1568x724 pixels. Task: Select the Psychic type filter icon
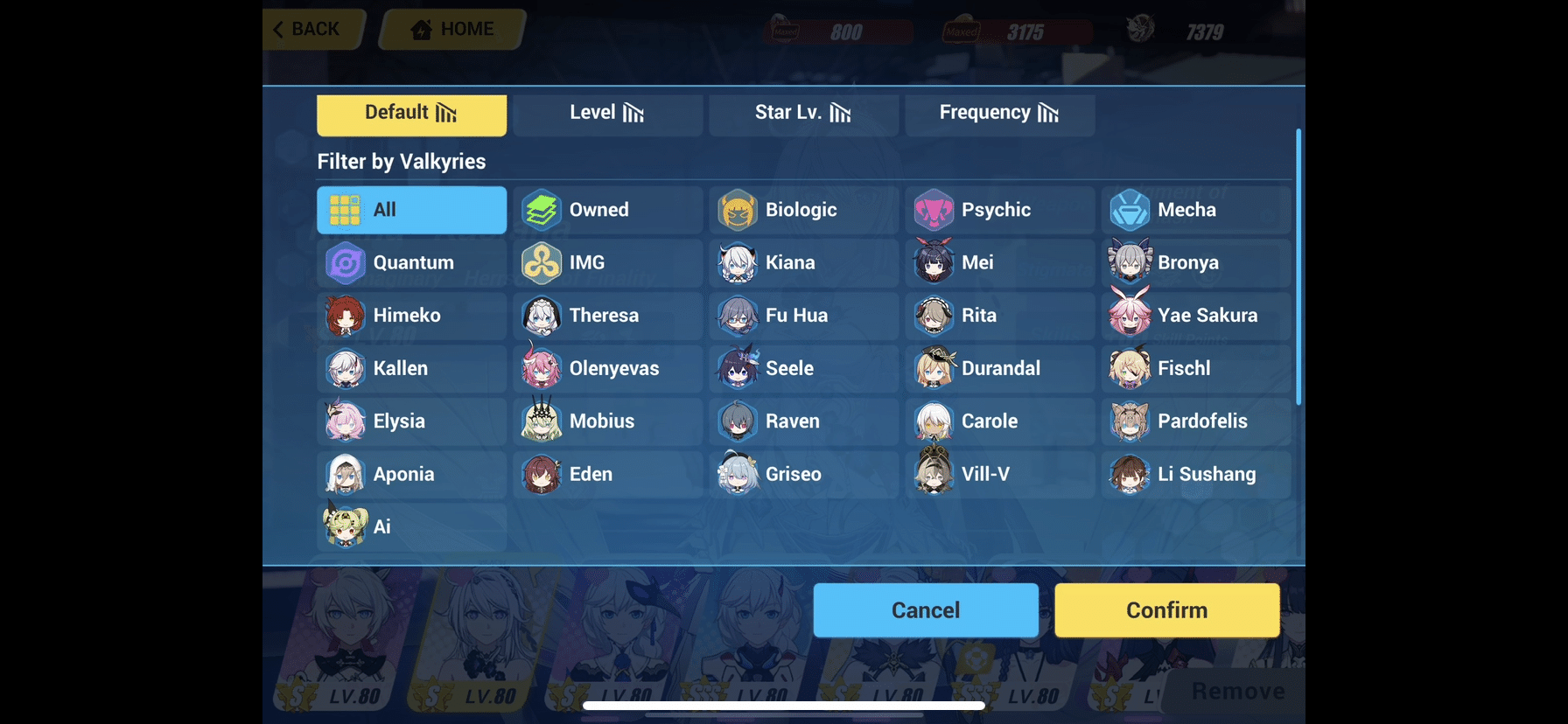coord(935,210)
